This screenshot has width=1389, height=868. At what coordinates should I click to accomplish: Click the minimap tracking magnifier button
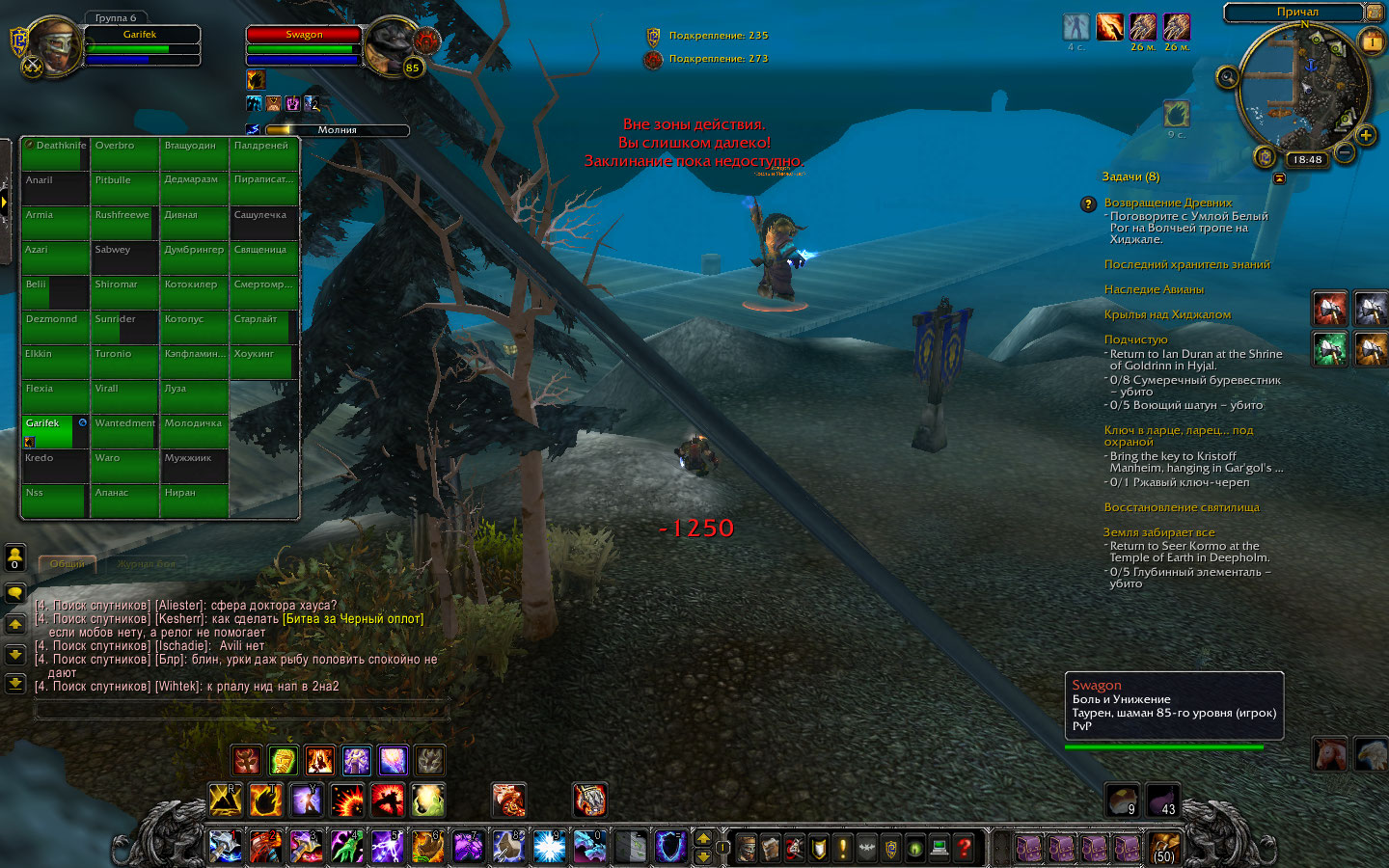1227,77
